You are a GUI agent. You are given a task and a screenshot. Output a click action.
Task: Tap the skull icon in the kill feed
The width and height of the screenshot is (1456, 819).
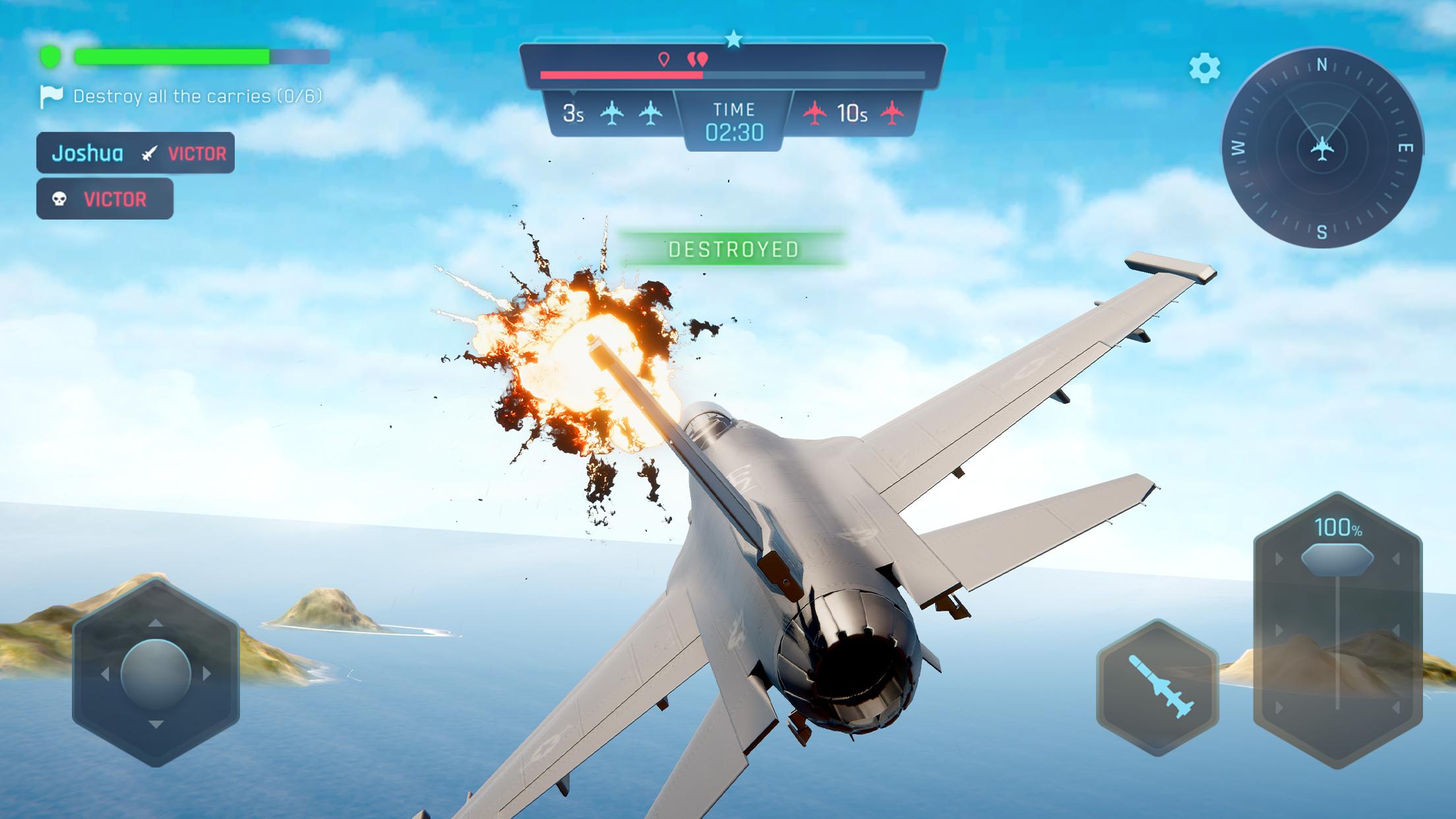coord(58,197)
